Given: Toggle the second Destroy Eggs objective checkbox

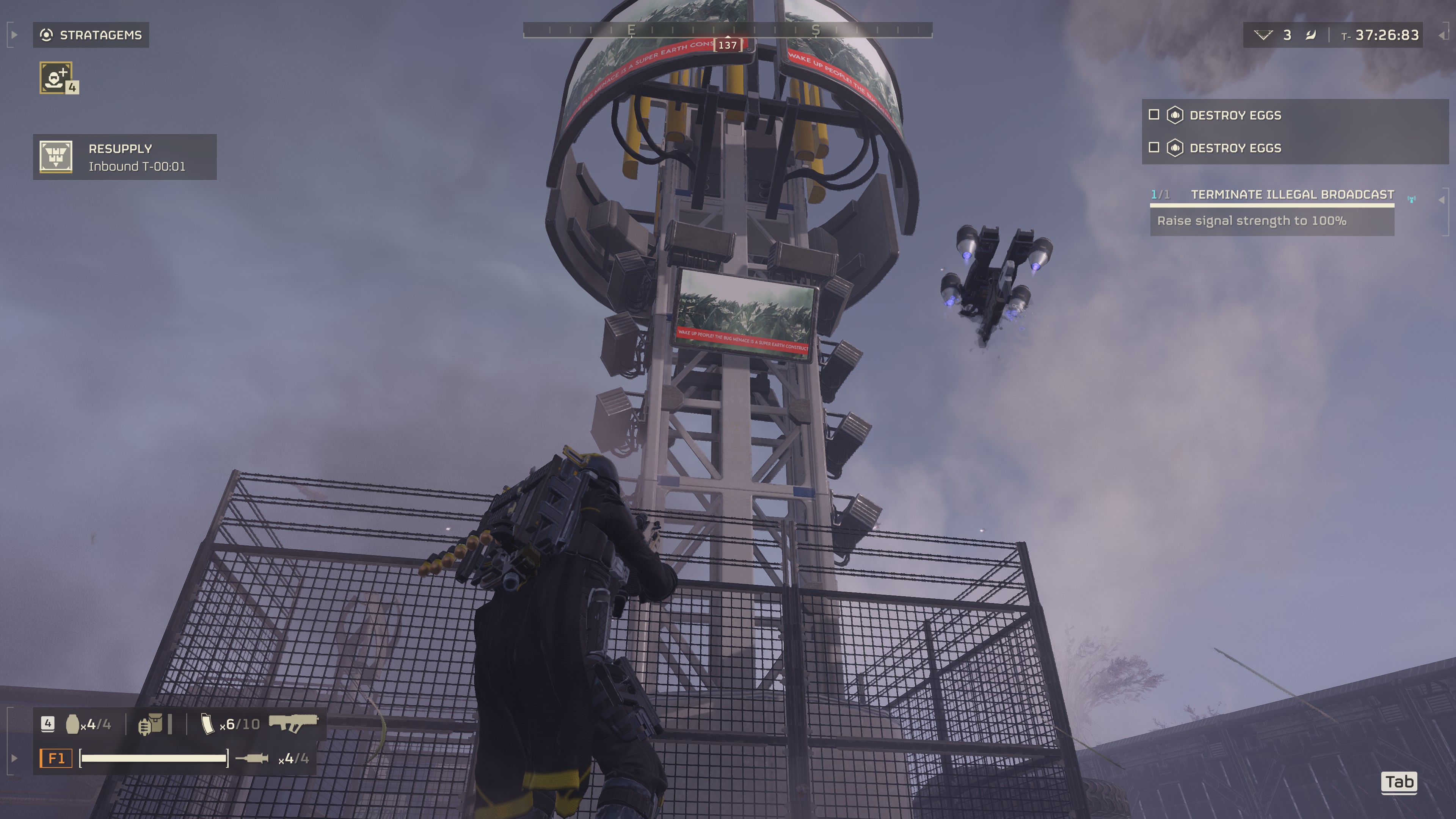Looking at the screenshot, I should [x=1154, y=147].
